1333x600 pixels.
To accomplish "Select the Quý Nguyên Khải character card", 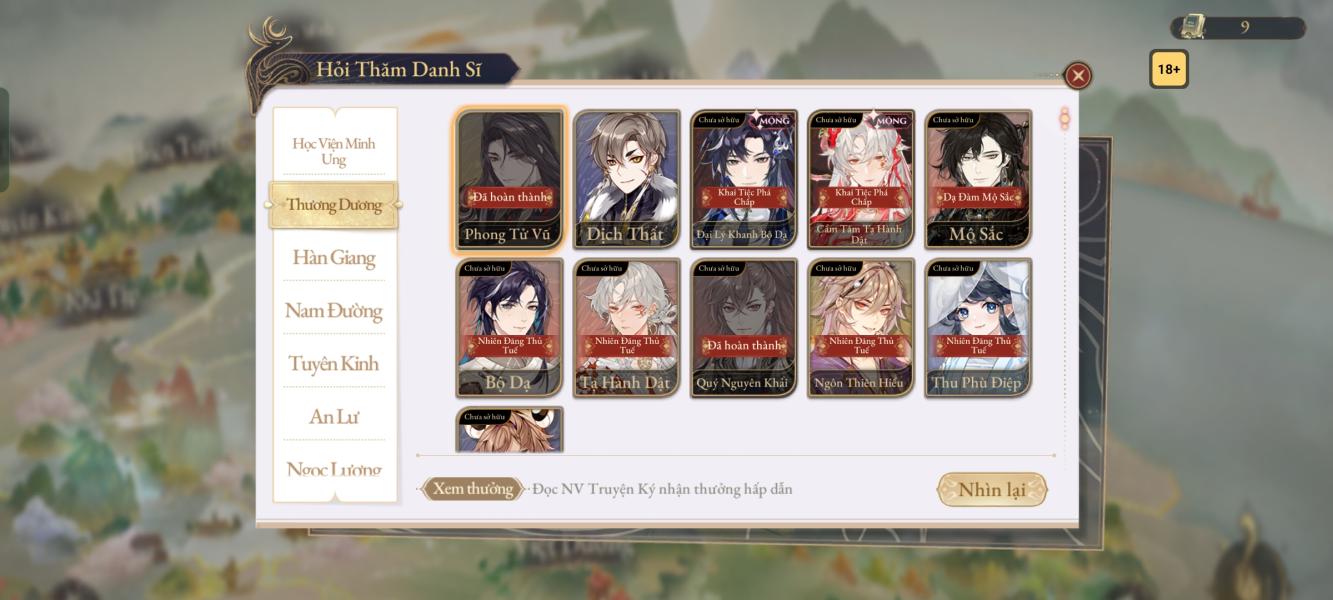I will click(x=744, y=327).
